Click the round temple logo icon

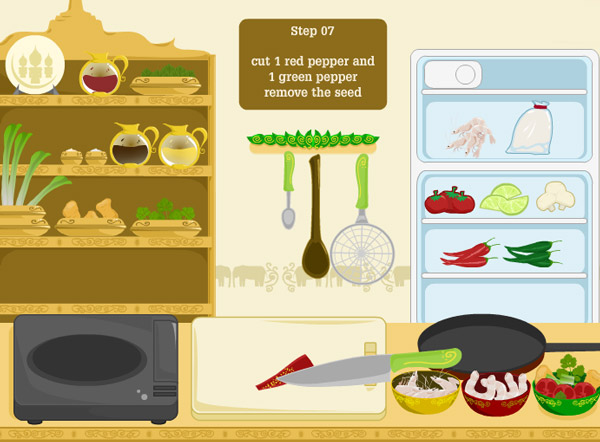[35, 67]
